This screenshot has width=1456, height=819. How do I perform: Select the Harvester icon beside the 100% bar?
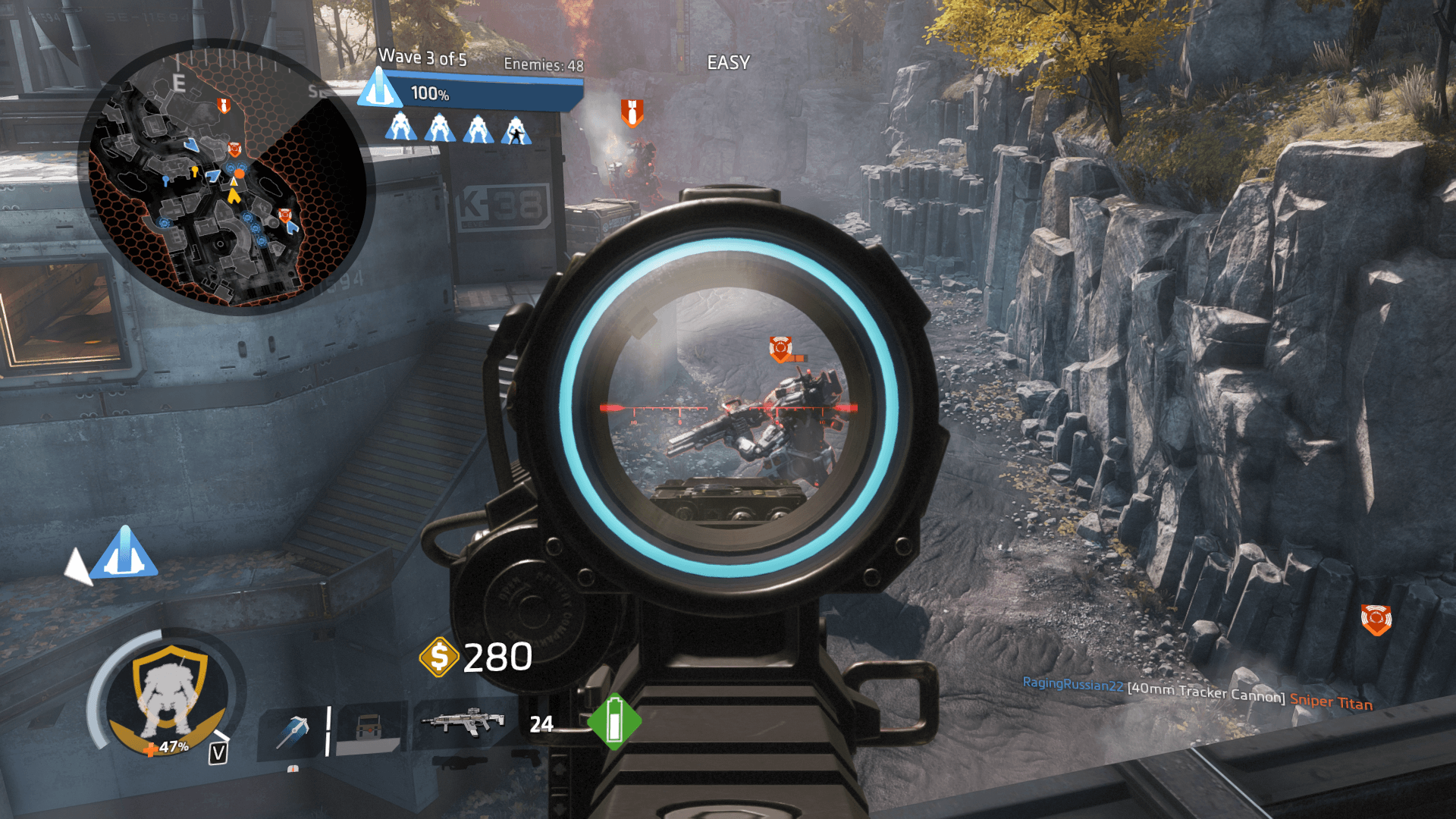click(379, 89)
